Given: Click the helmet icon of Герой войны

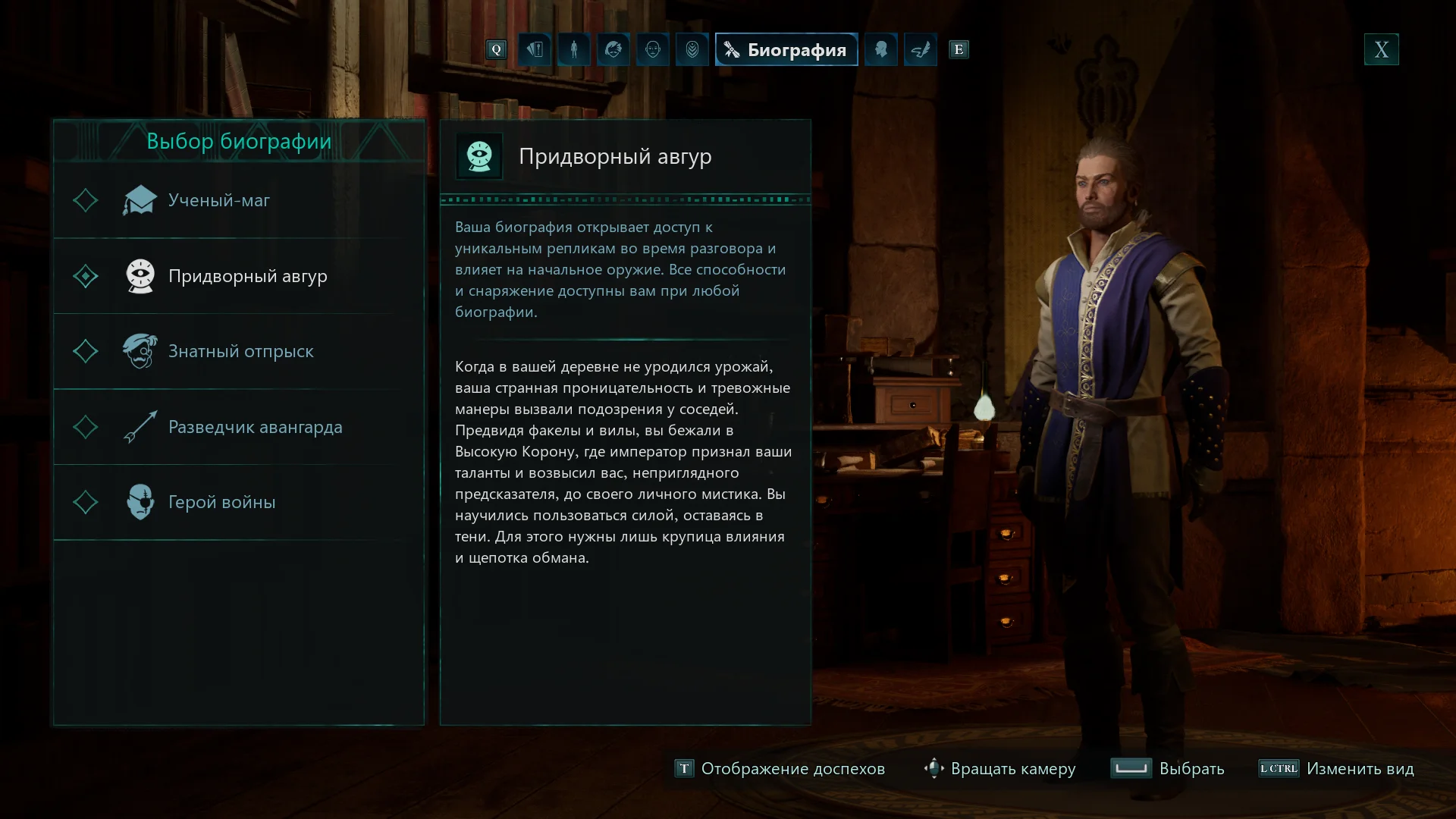Looking at the screenshot, I should (x=140, y=502).
